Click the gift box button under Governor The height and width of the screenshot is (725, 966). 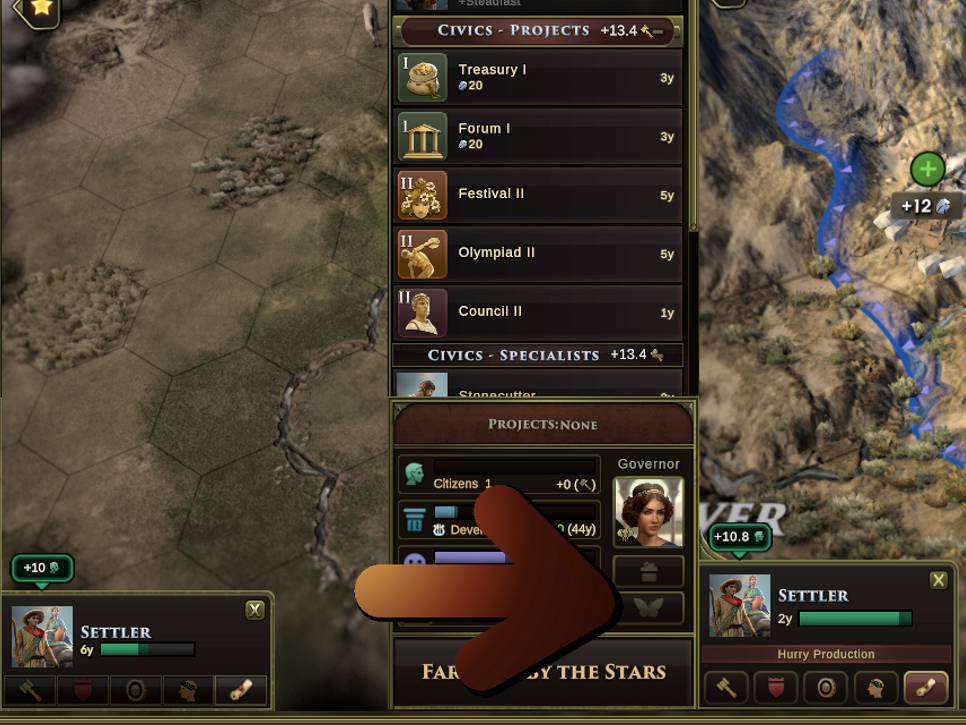(x=648, y=572)
